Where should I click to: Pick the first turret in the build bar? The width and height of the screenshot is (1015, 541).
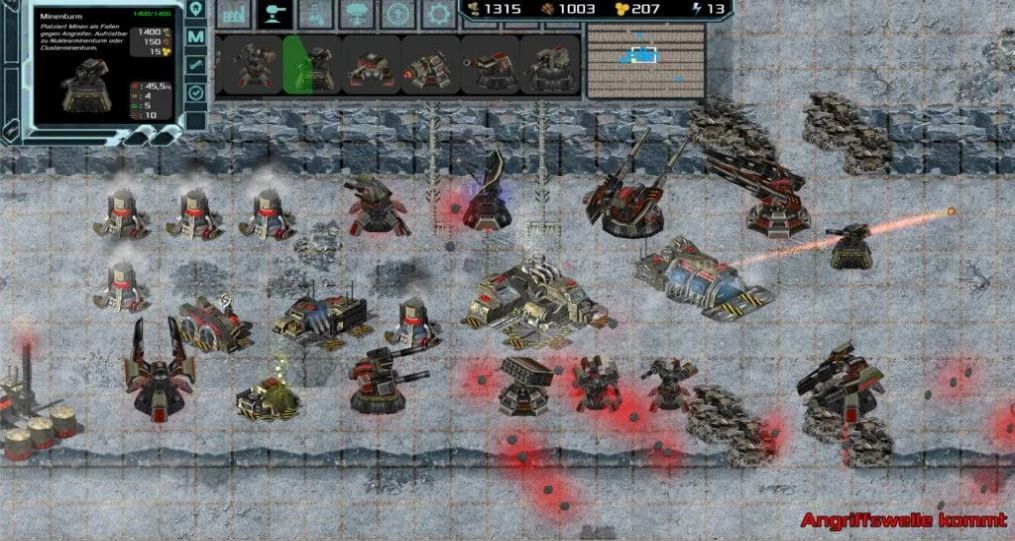click(x=249, y=65)
